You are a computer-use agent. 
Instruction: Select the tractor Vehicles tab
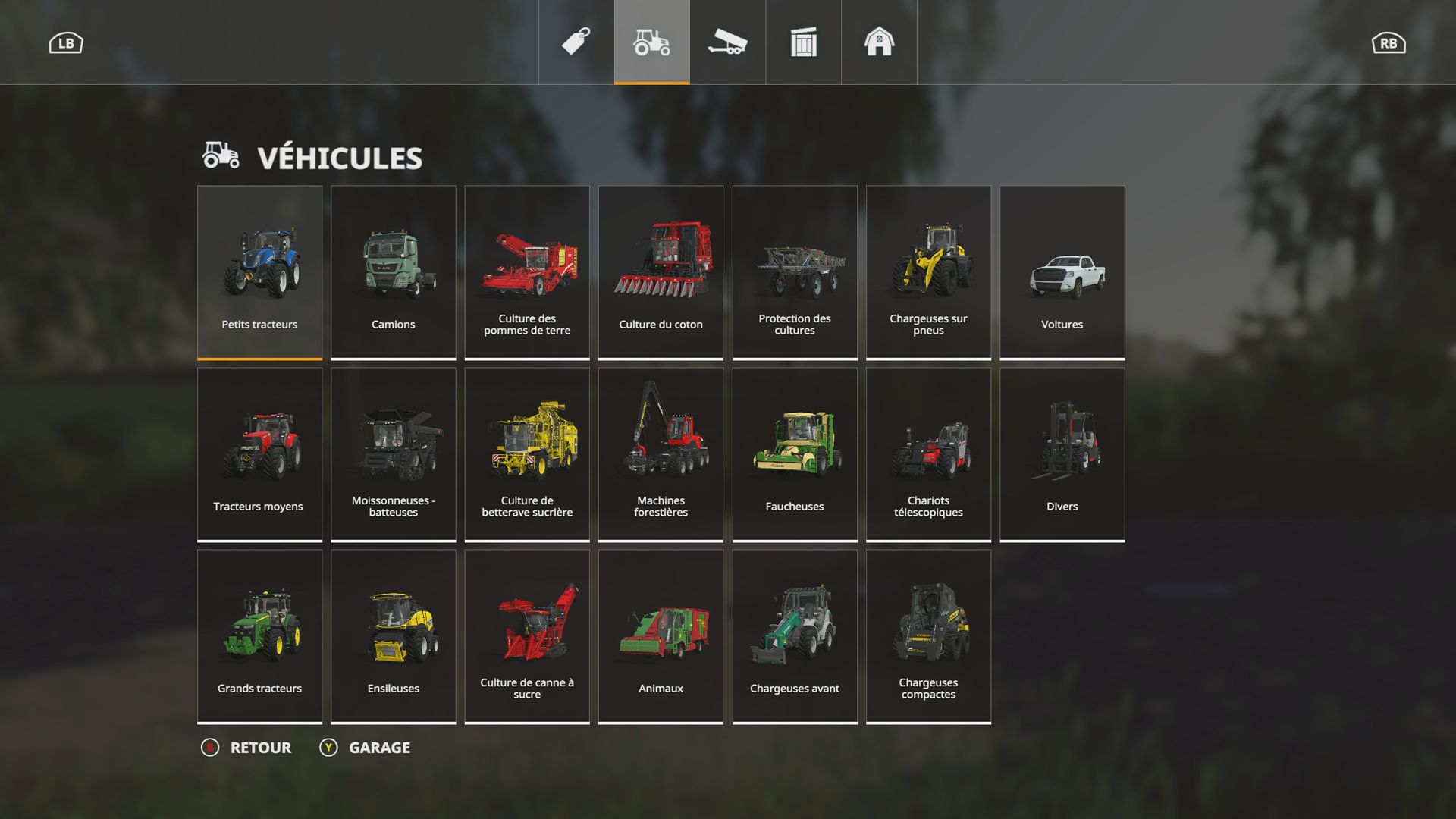pos(651,42)
